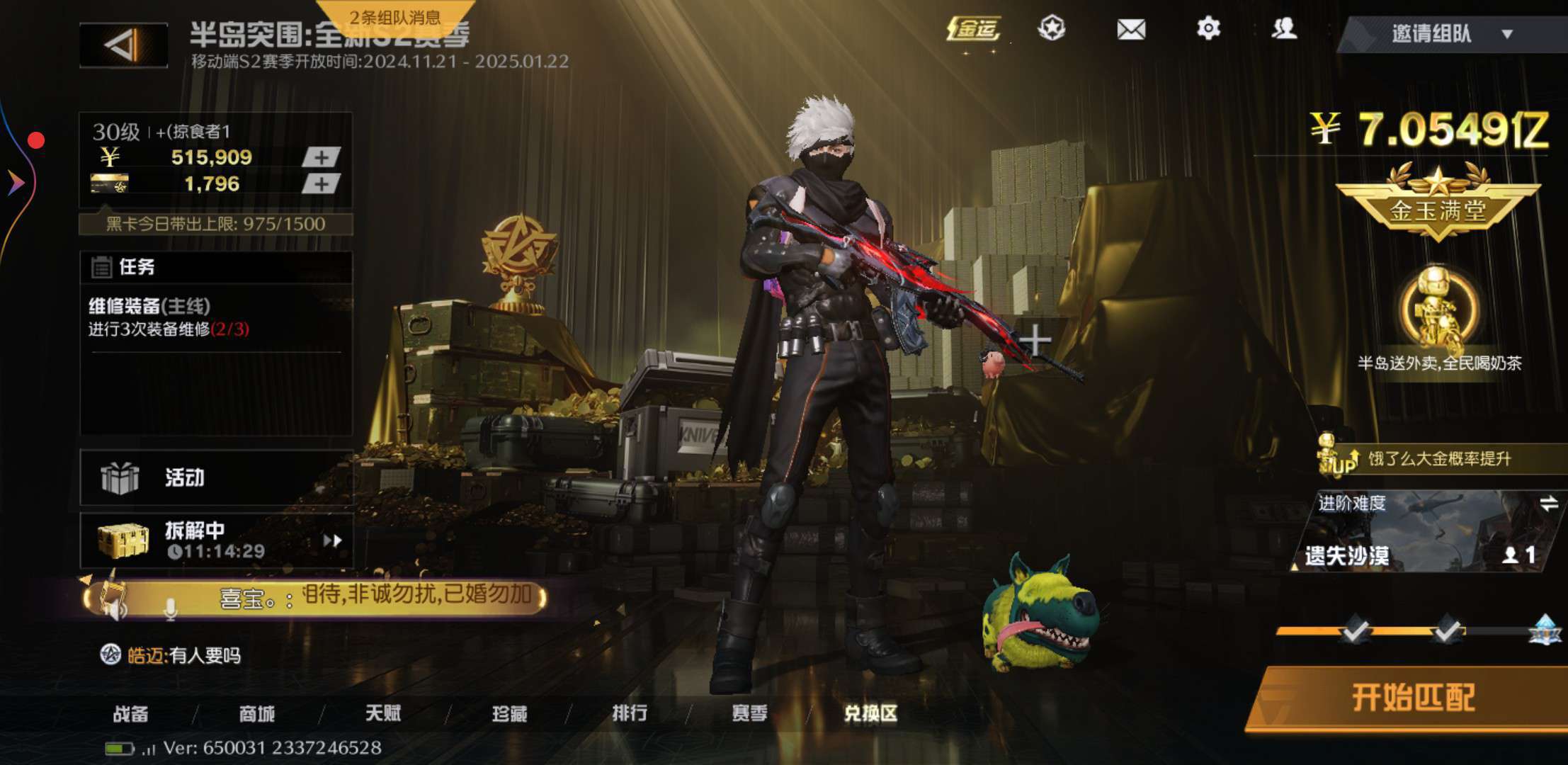Check the mail envelope icon
This screenshot has width=1568, height=765.
pyautogui.click(x=1131, y=30)
